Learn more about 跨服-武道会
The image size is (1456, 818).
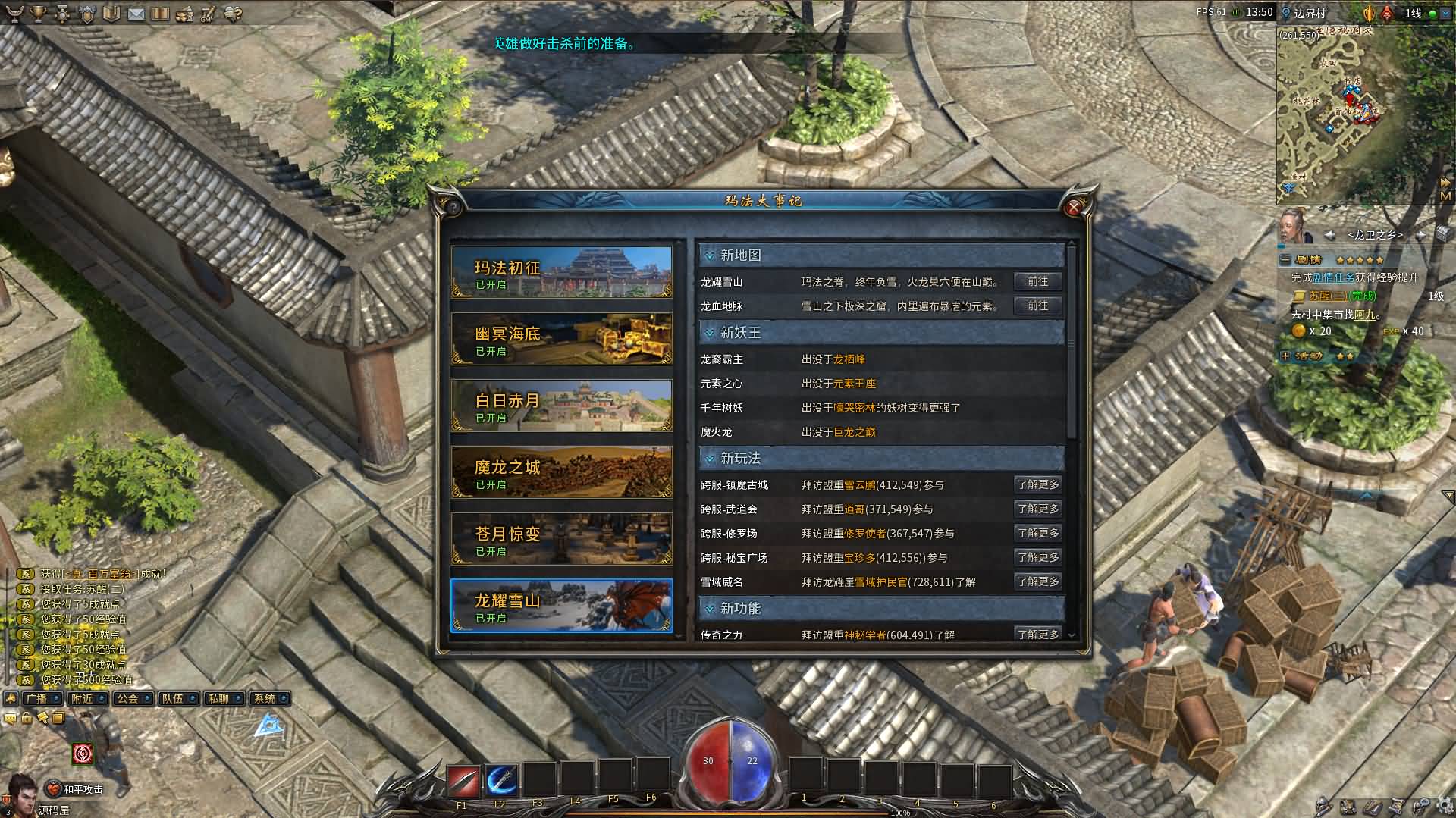[1037, 509]
